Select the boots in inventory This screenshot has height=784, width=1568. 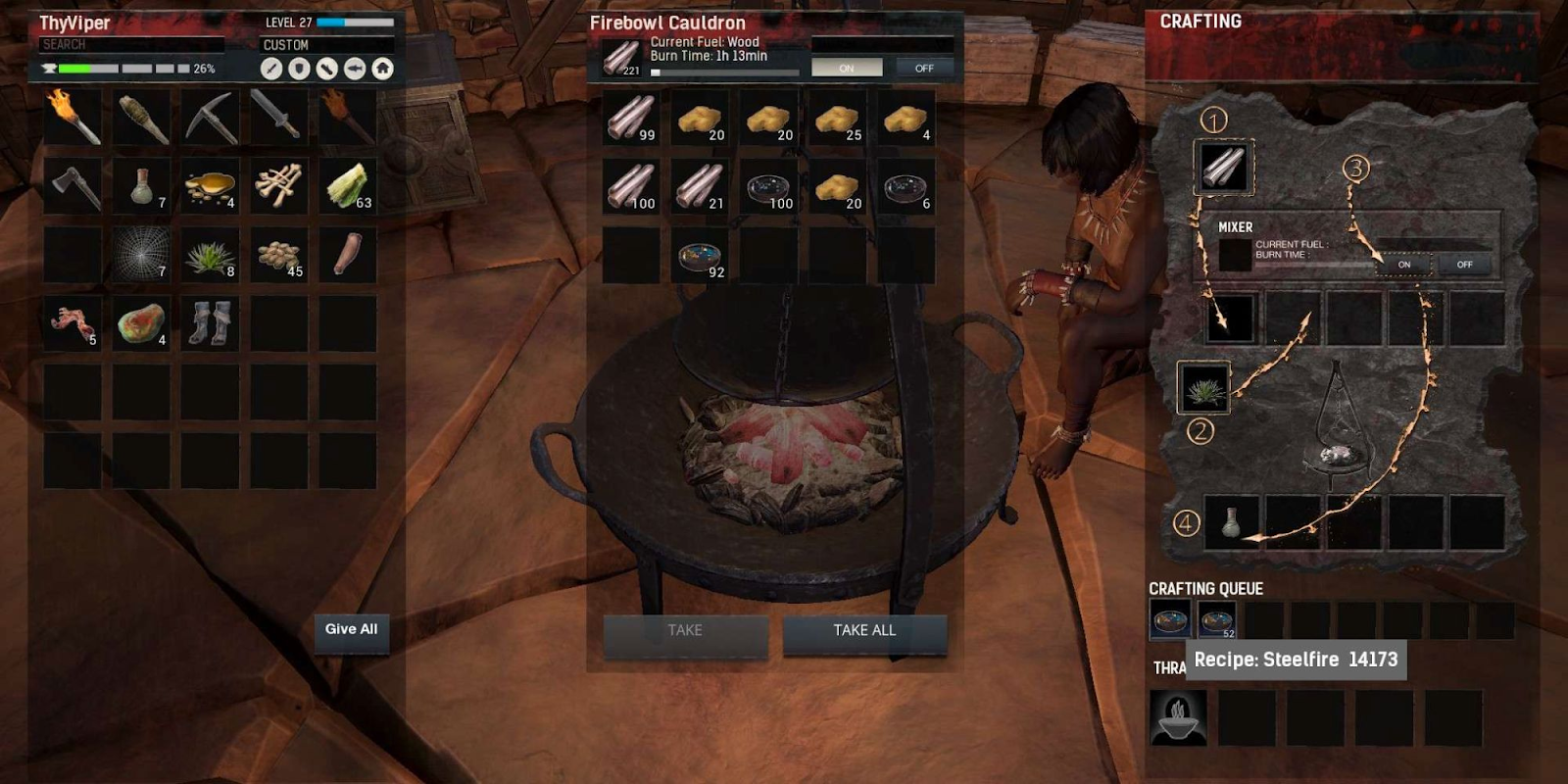click(x=210, y=322)
